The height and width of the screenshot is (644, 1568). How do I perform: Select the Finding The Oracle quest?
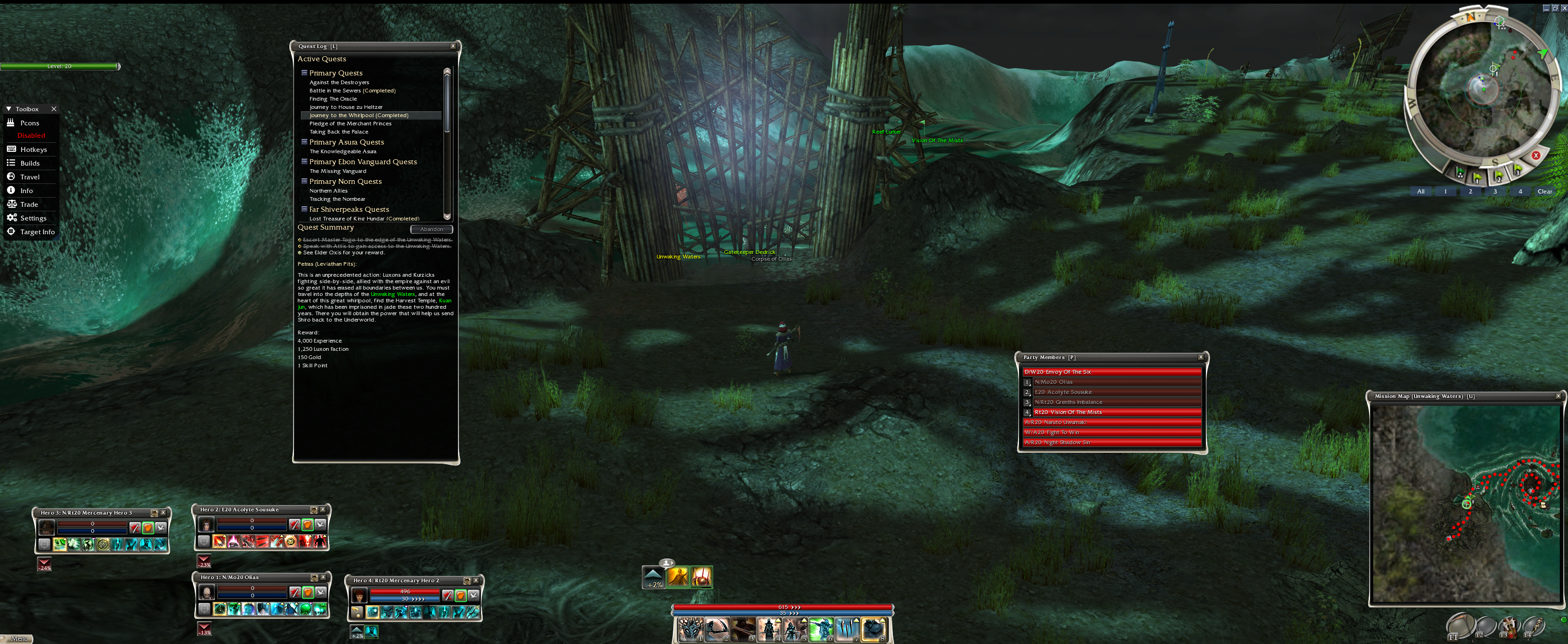(333, 99)
